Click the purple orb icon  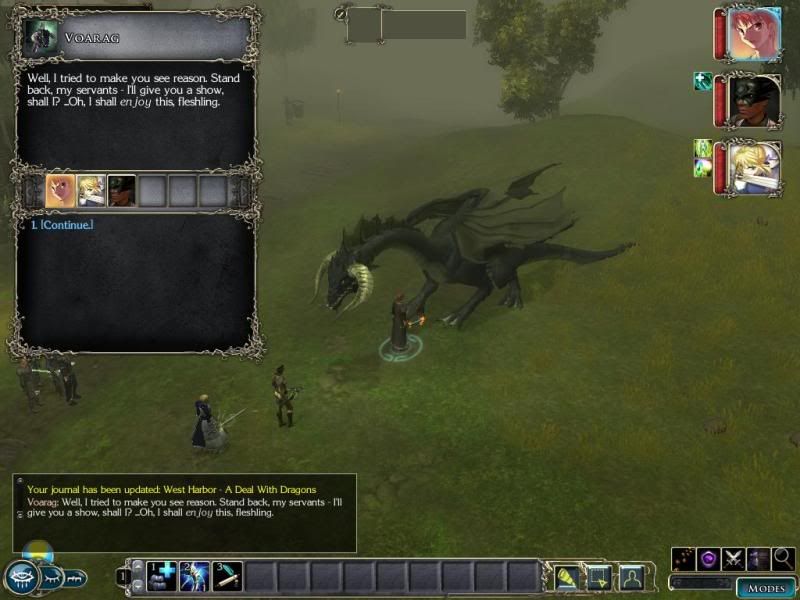point(709,559)
